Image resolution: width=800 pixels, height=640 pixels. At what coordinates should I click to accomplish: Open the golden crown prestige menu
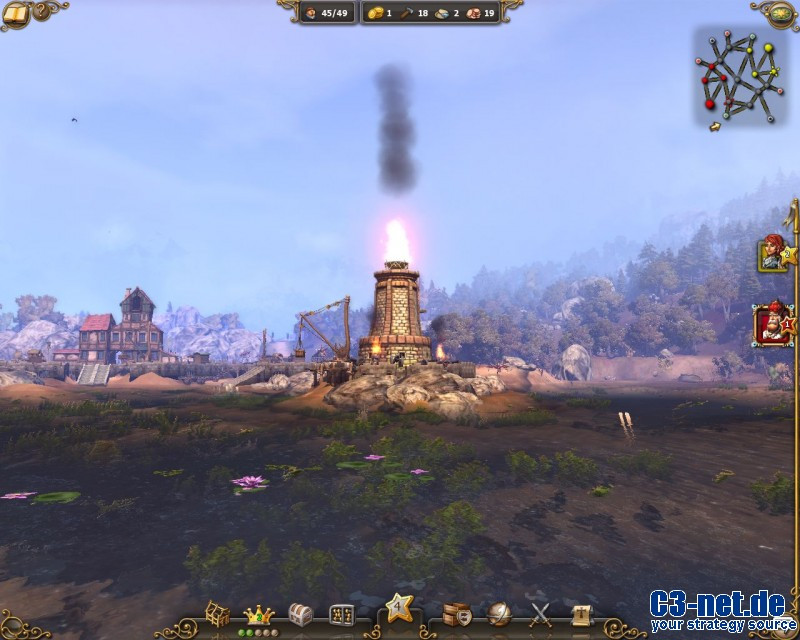259,614
